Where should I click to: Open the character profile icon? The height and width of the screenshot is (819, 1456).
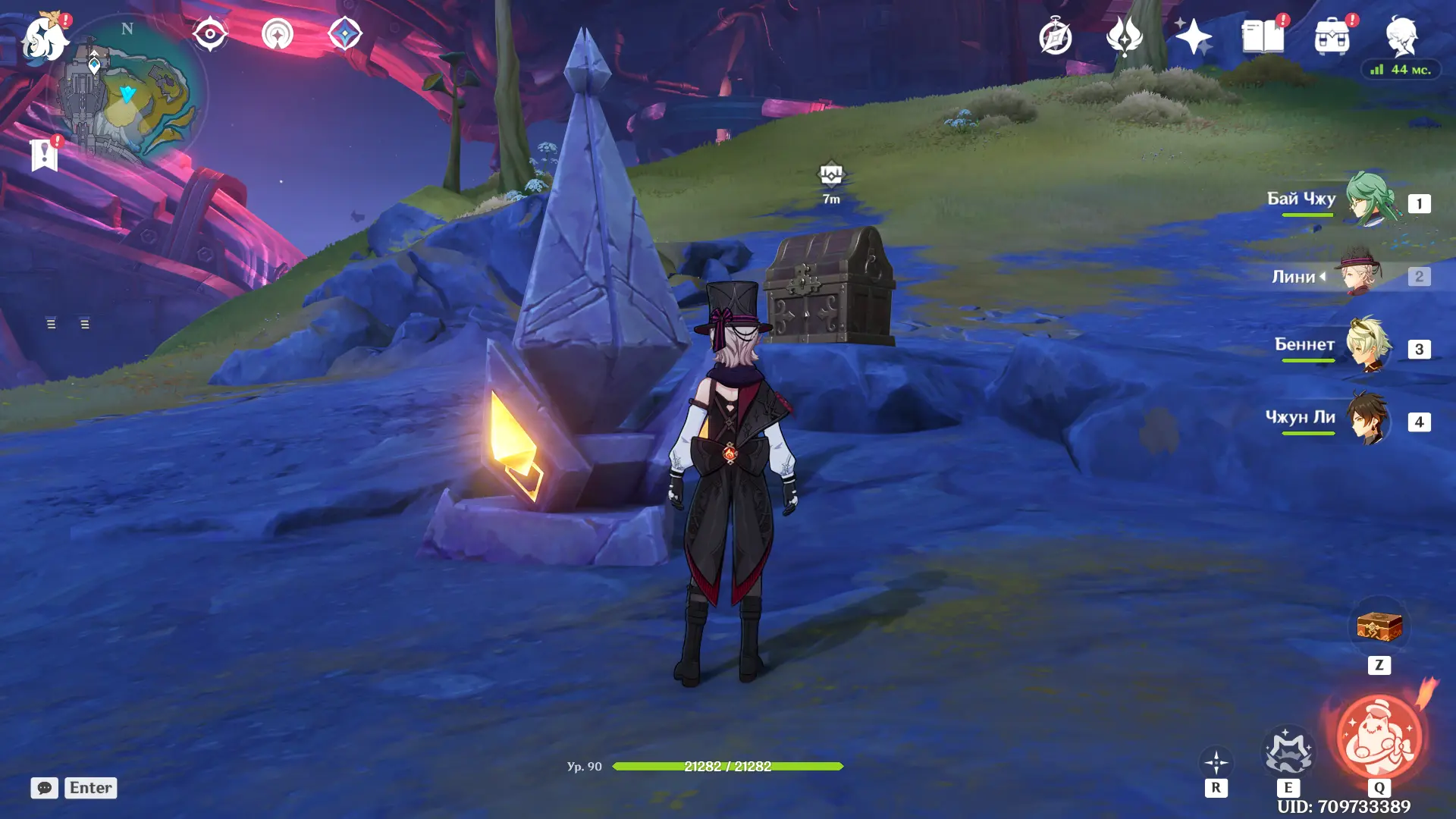click(1401, 37)
